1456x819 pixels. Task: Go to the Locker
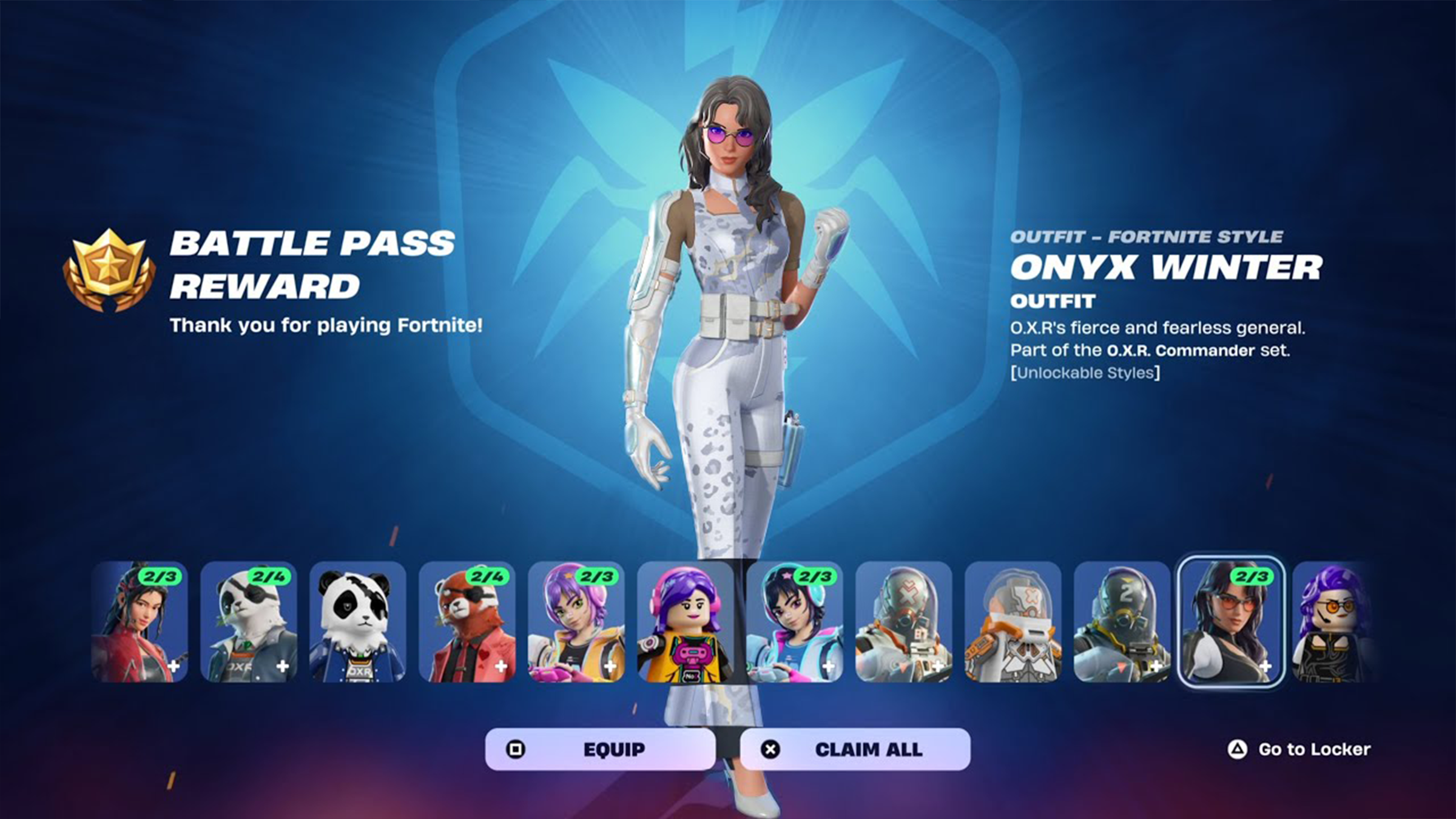click(x=1299, y=749)
